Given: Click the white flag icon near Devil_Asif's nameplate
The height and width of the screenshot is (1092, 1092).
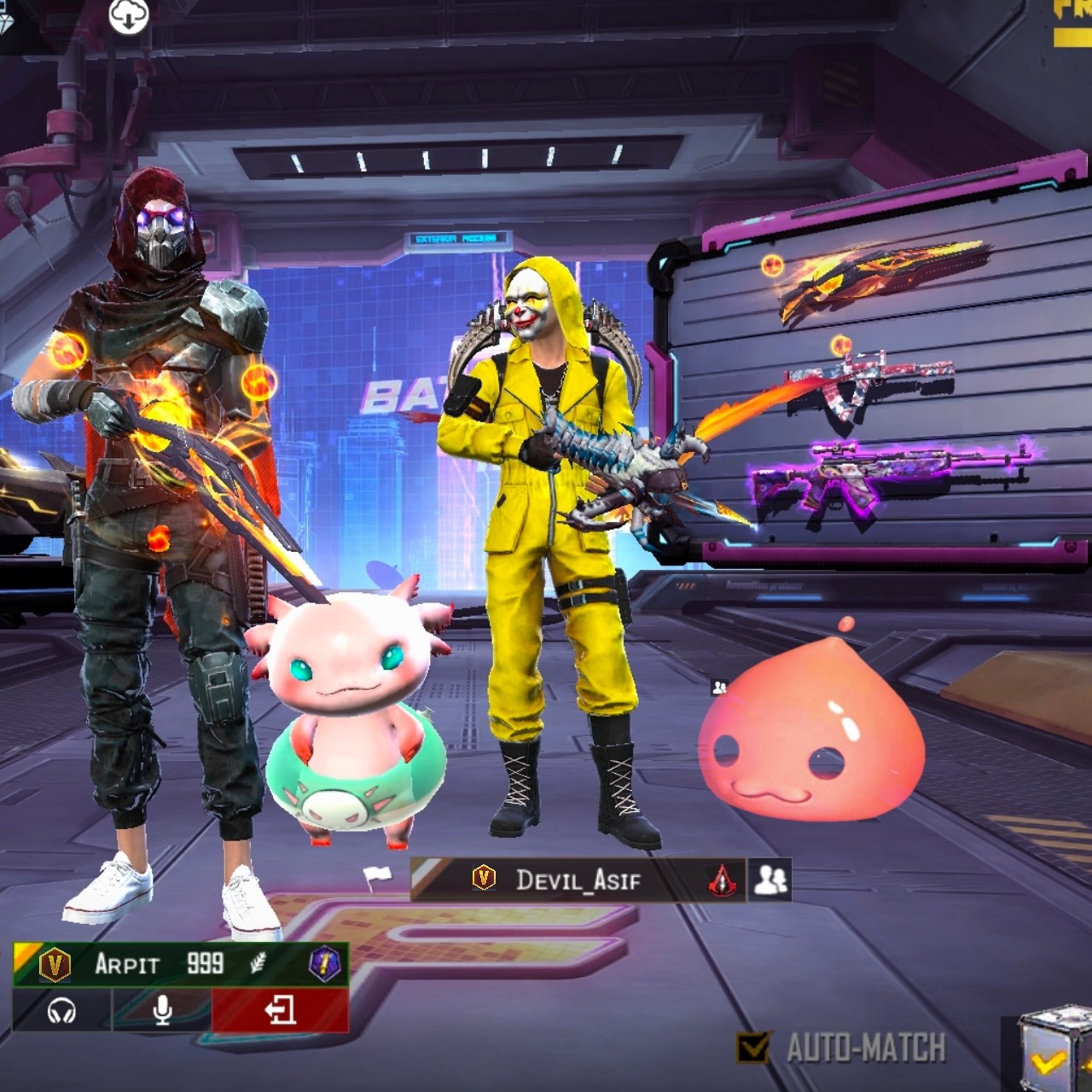Looking at the screenshot, I should coord(376,874).
